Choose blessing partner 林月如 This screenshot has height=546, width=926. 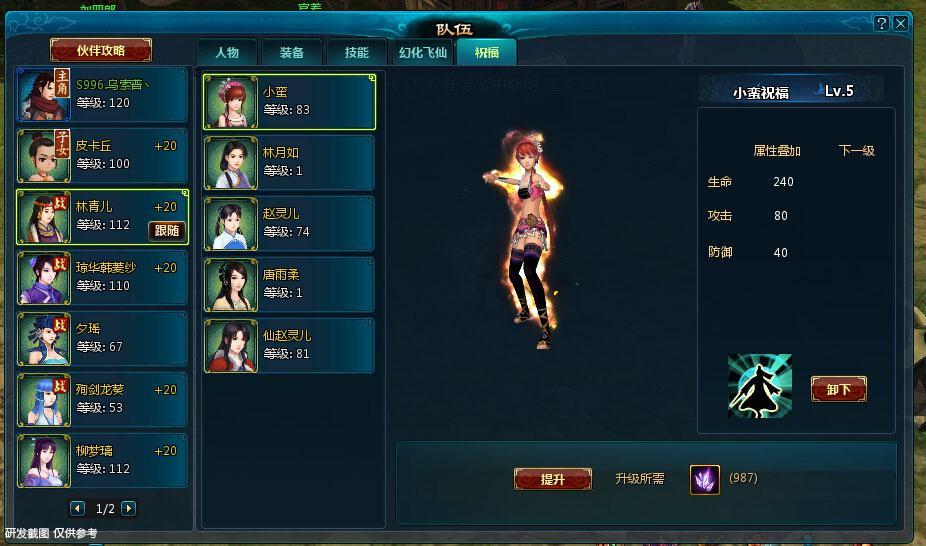289,163
